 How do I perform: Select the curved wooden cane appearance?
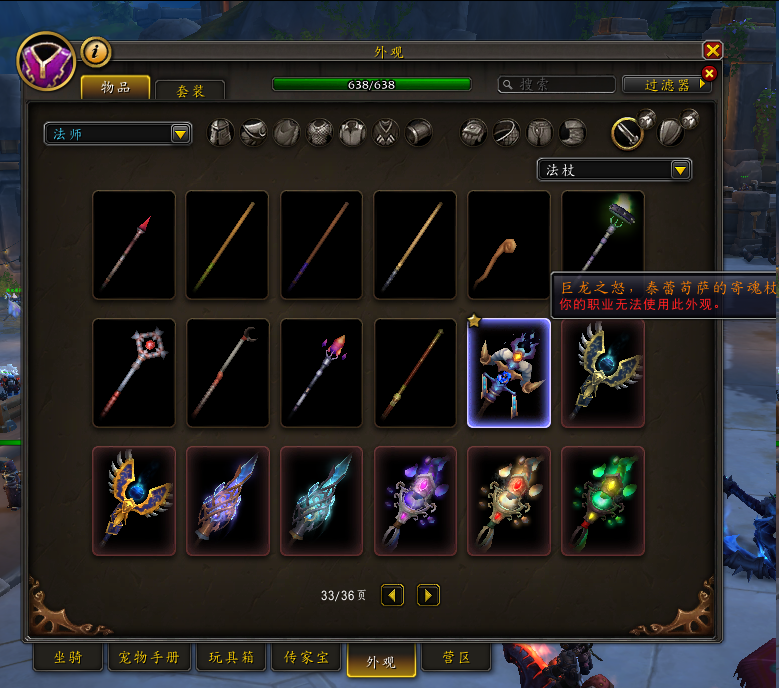[508, 244]
